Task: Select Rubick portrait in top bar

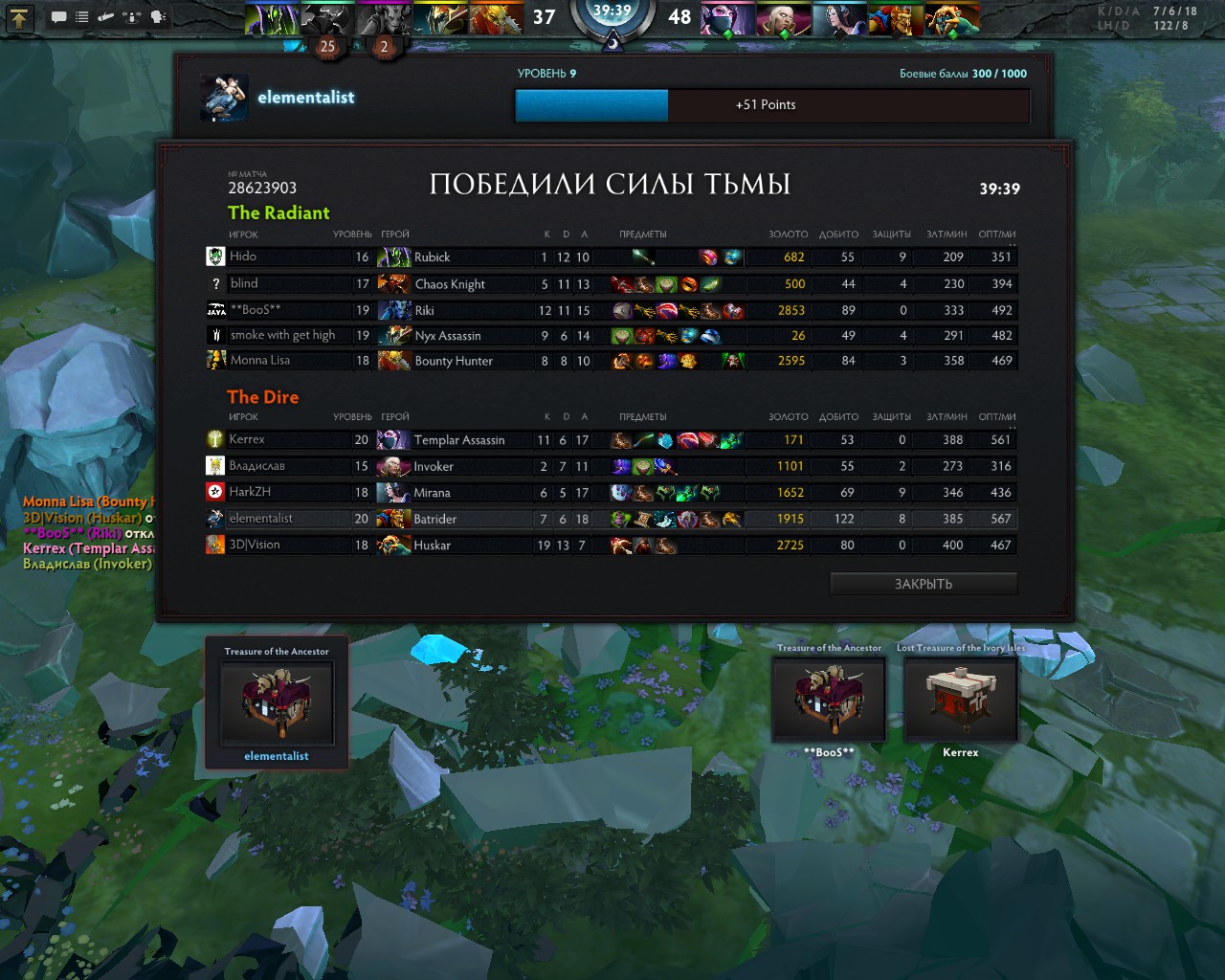Action: 272,18
